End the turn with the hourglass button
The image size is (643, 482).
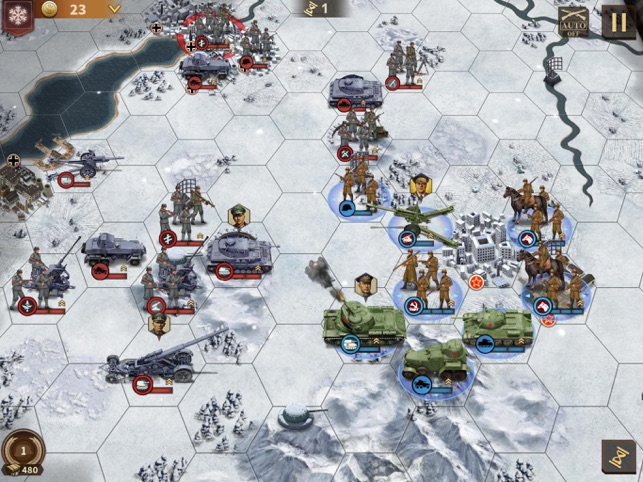pyautogui.click(x=616, y=456)
